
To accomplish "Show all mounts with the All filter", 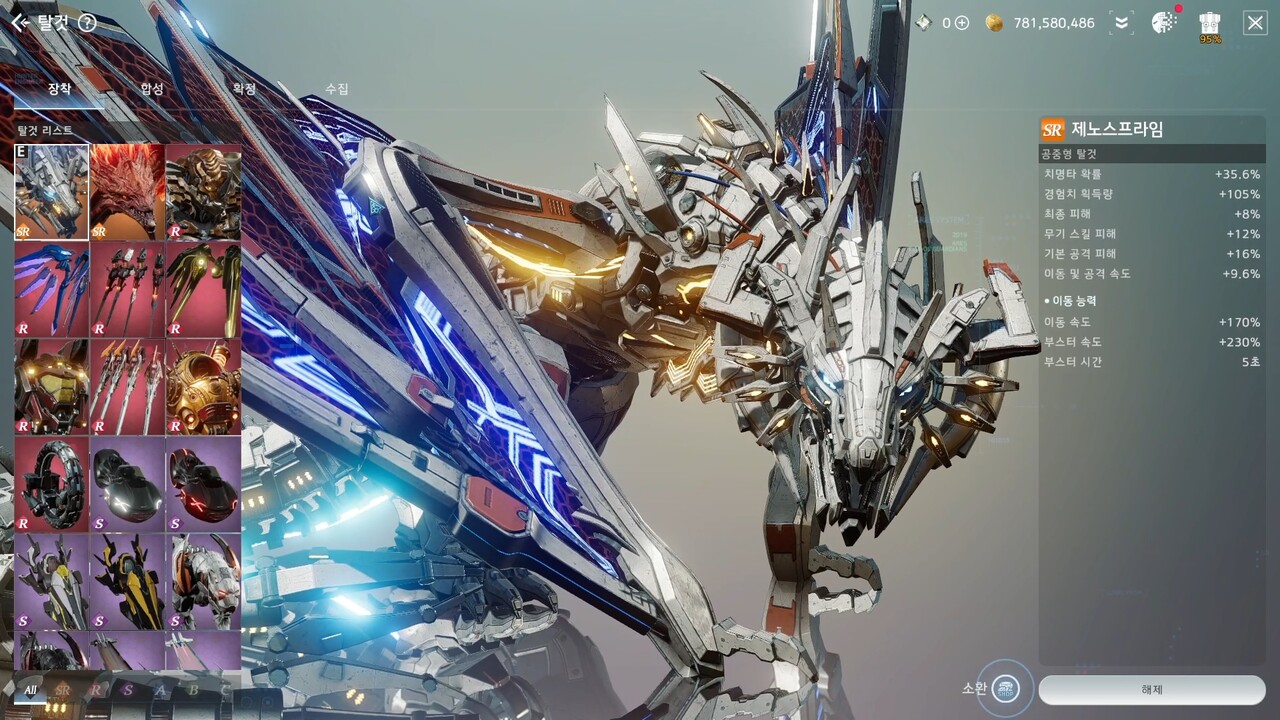I will [30, 690].
